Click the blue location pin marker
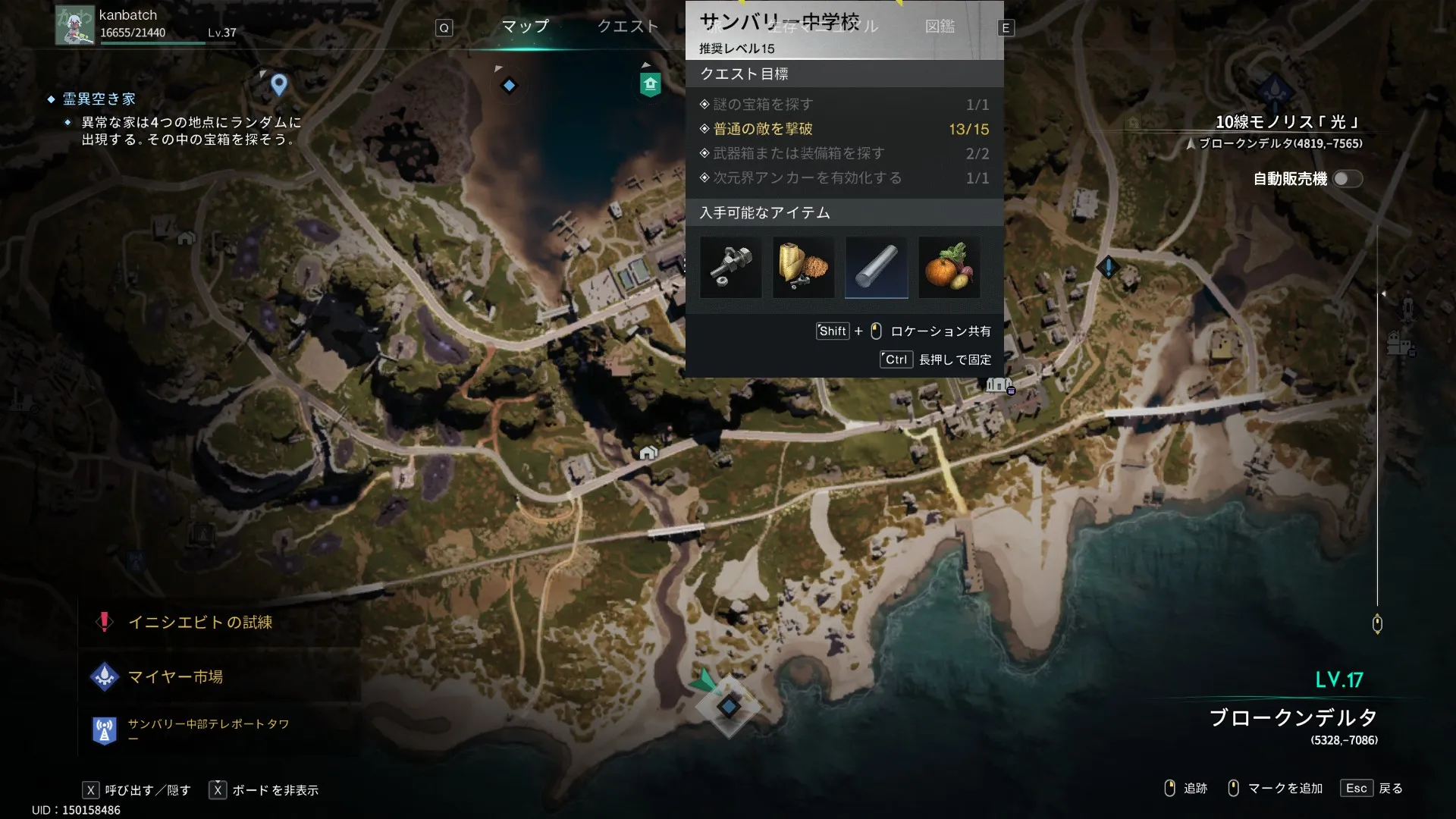 pyautogui.click(x=279, y=84)
